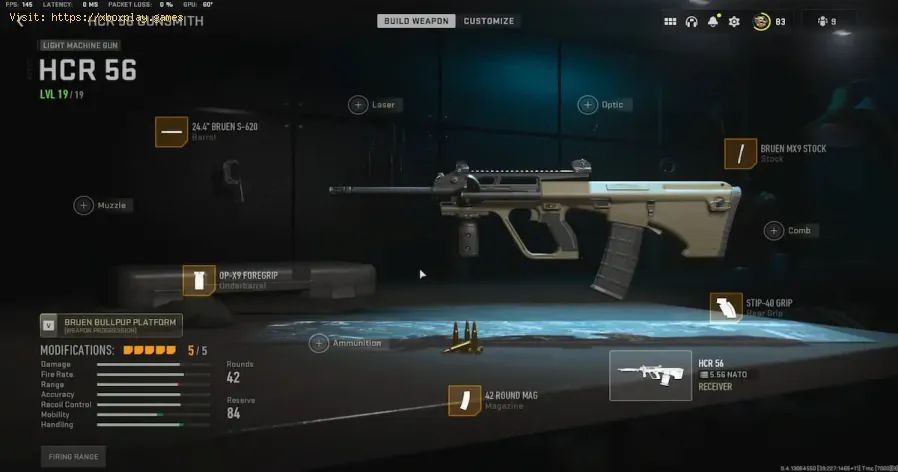Select the Bruen MX9 Stock slot
Viewport: 898px width, 472px height.
[x=740, y=153]
